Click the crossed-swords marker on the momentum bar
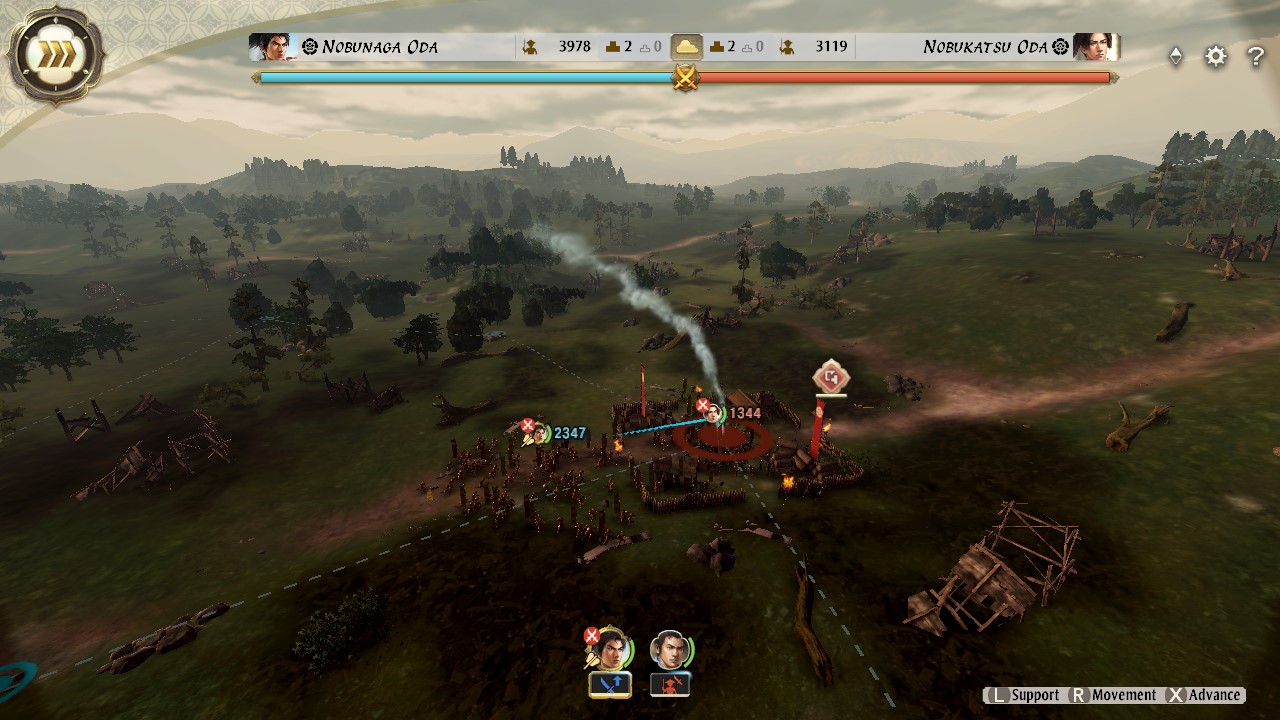The width and height of the screenshot is (1280, 720). (685, 76)
